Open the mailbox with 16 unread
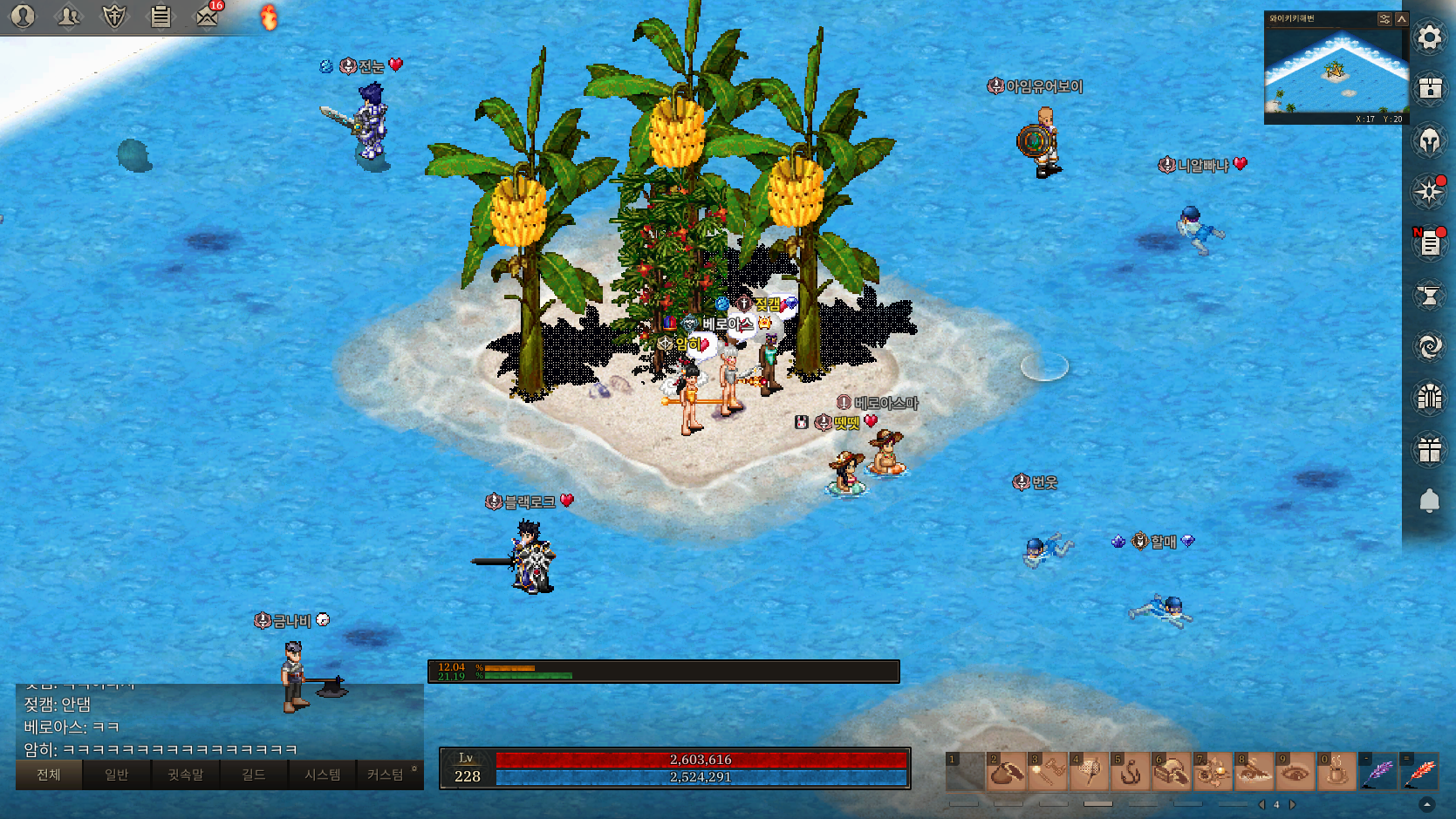The width and height of the screenshot is (1456, 819). pyautogui.click(x=207, y=16)
